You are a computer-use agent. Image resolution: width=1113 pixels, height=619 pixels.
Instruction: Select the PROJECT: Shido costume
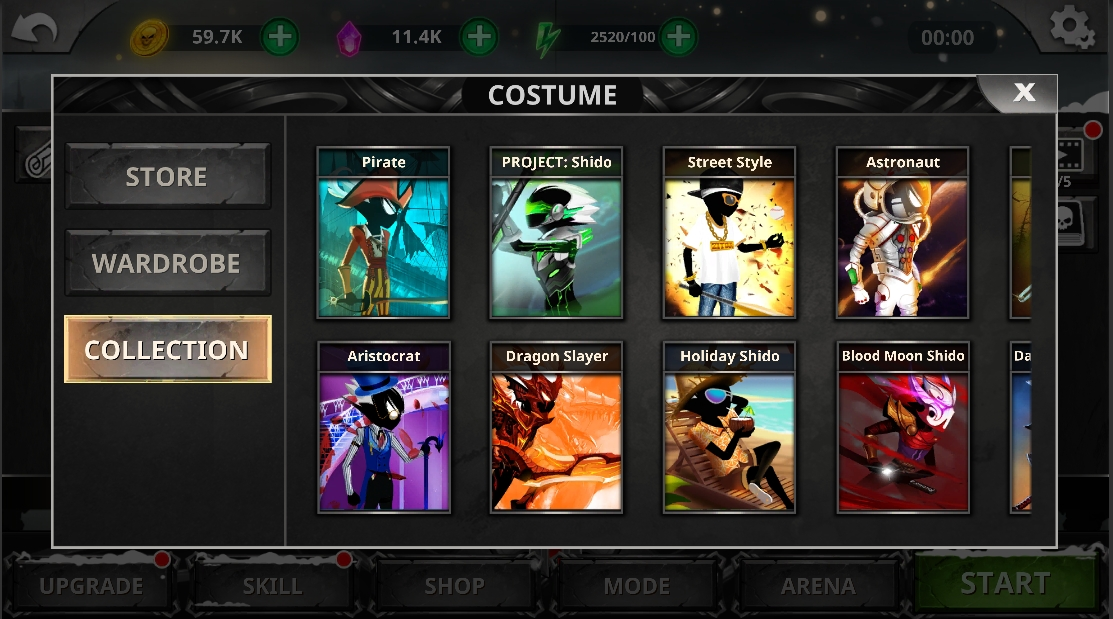[556, 234]
